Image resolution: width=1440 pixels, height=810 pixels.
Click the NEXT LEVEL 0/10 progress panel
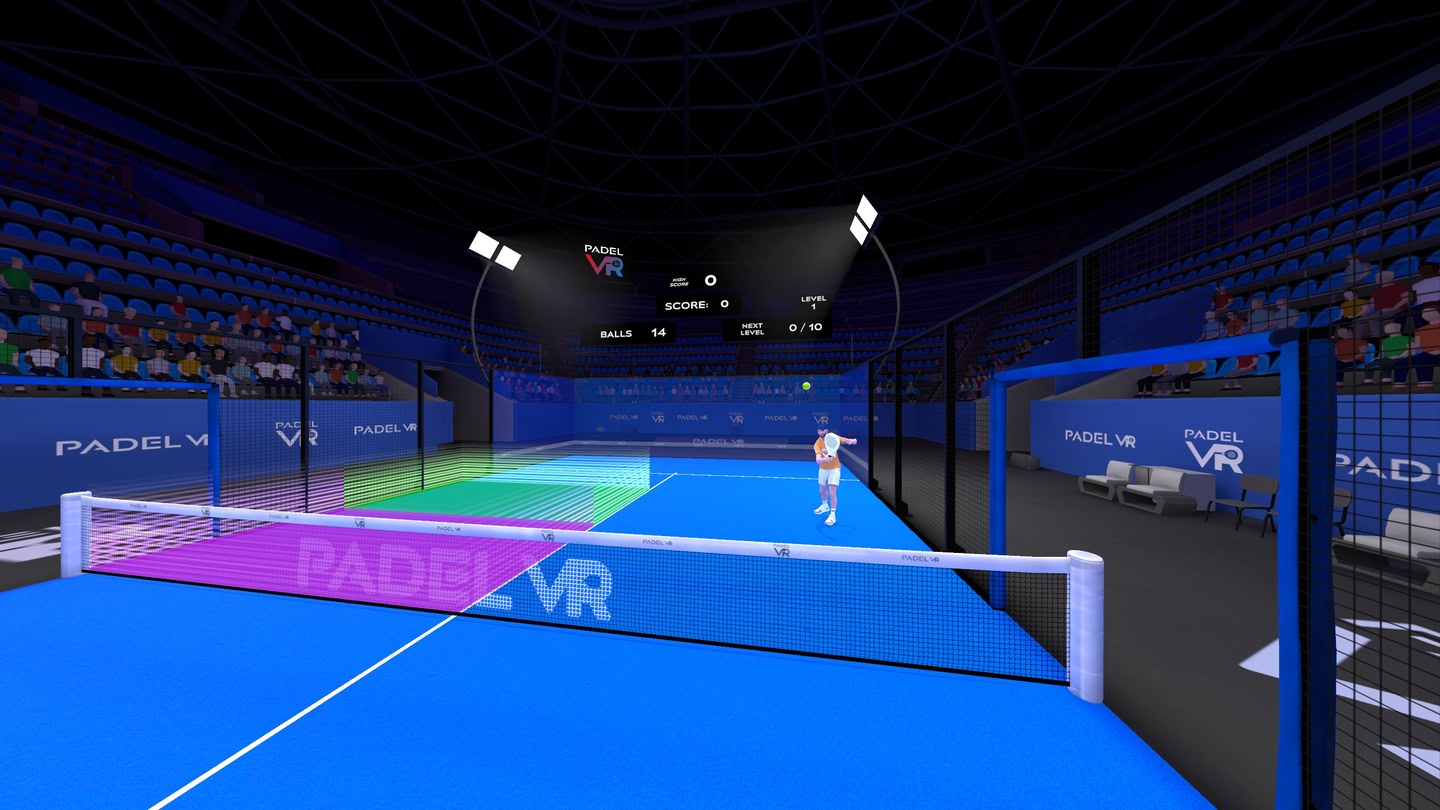[x=780, y=328]
